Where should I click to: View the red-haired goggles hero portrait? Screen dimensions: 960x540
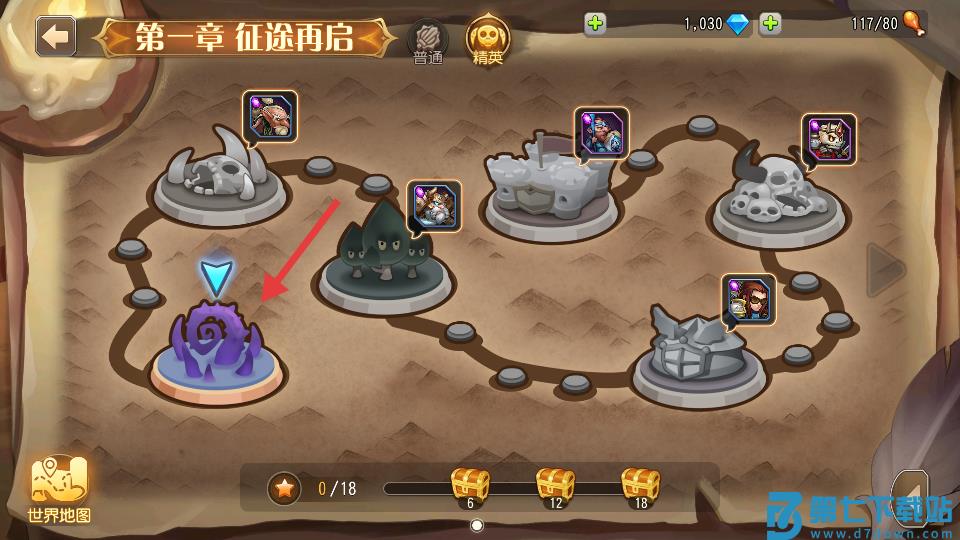[748, 300]
